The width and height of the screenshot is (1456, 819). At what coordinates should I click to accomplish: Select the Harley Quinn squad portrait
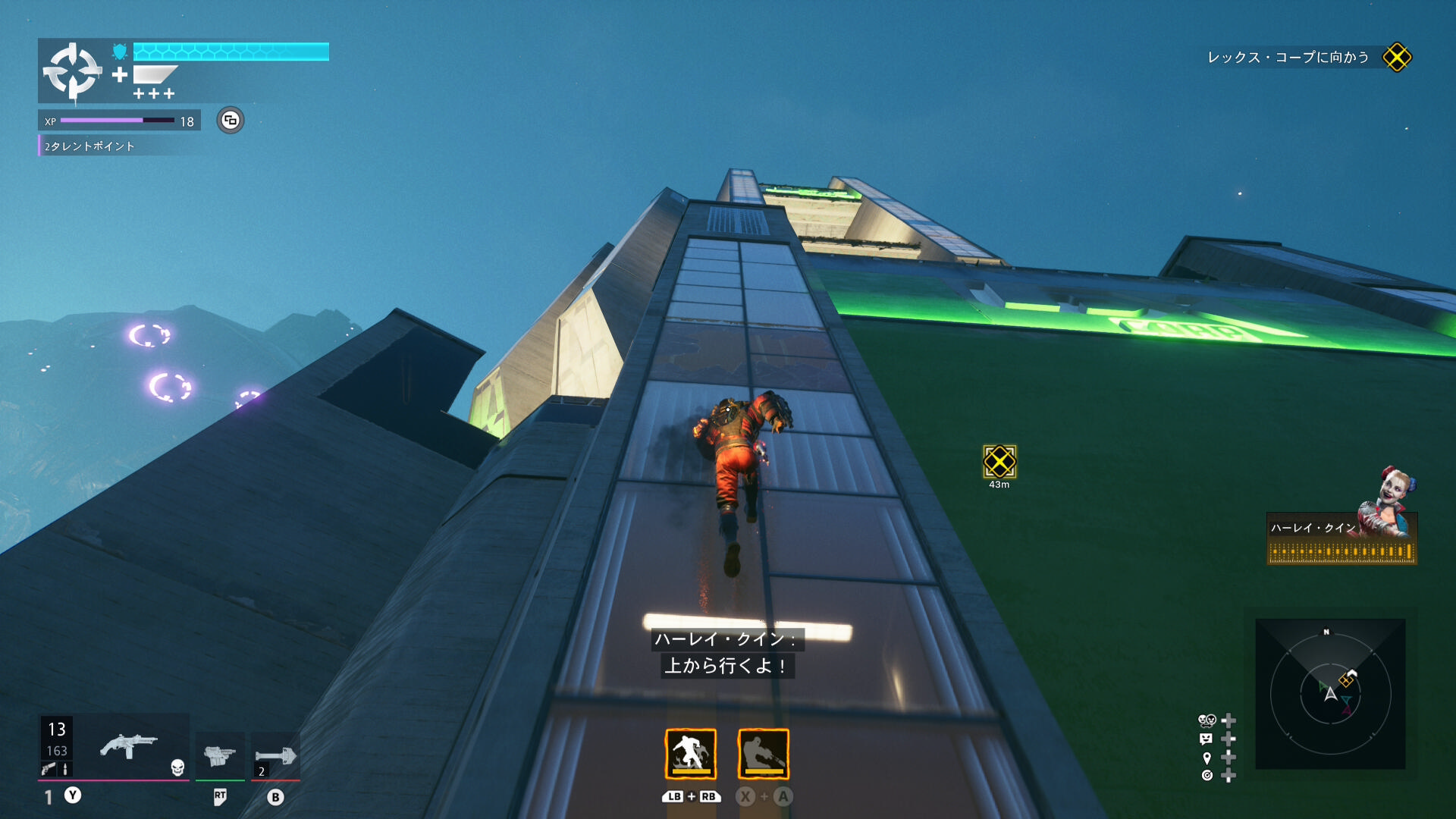pos(1394,500)
